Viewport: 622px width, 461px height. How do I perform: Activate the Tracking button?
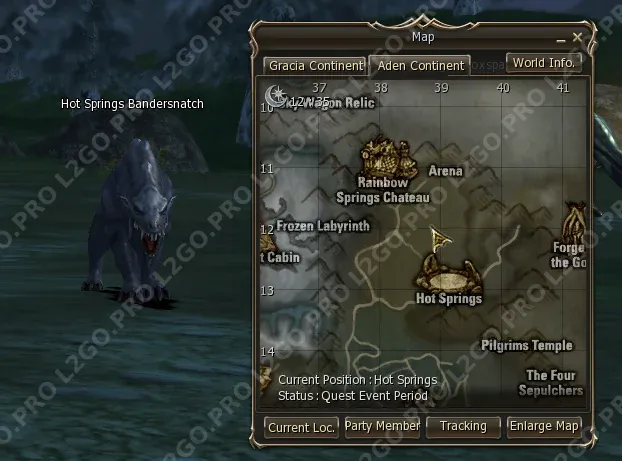[x=463, y=426]
